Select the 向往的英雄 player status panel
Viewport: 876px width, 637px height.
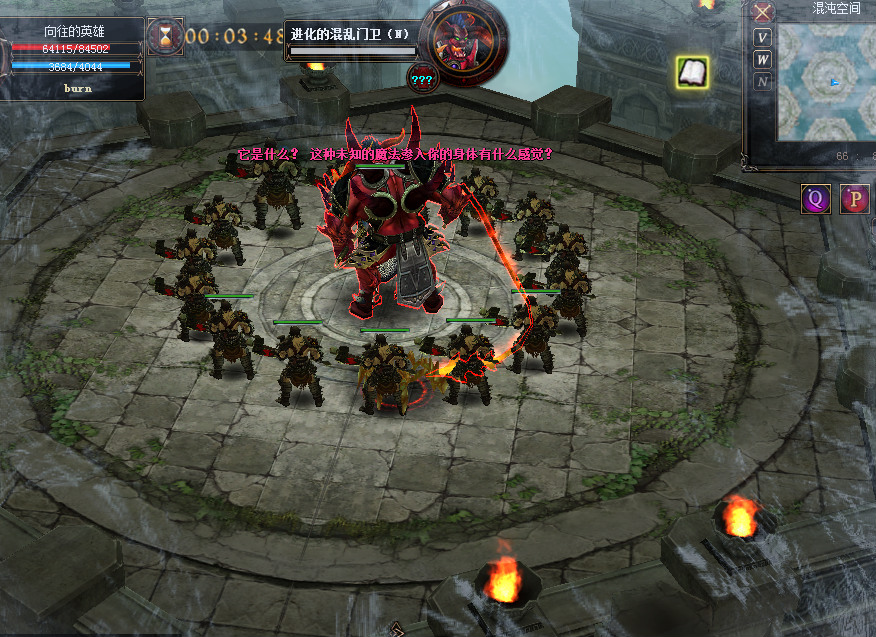point(74,52)
